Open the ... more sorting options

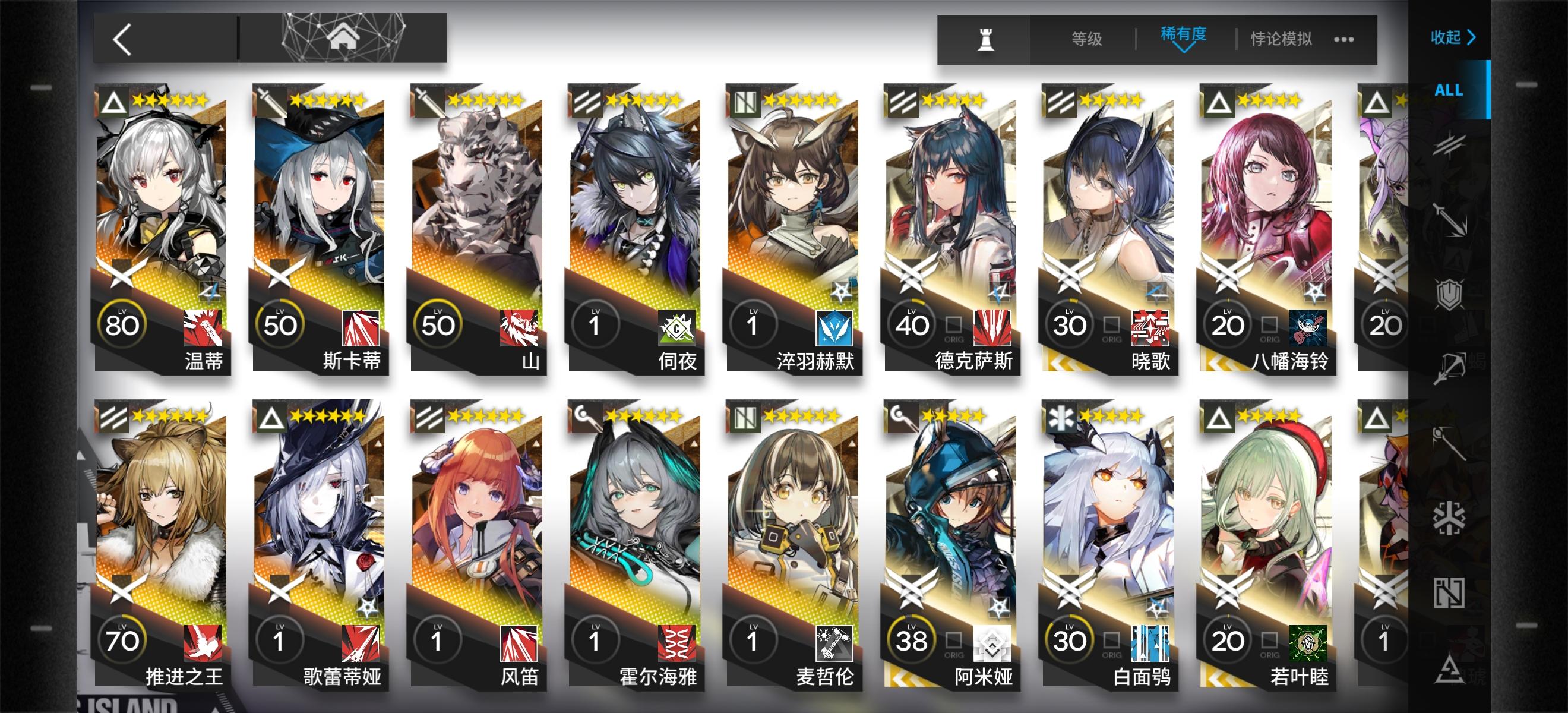[1345, 39]
